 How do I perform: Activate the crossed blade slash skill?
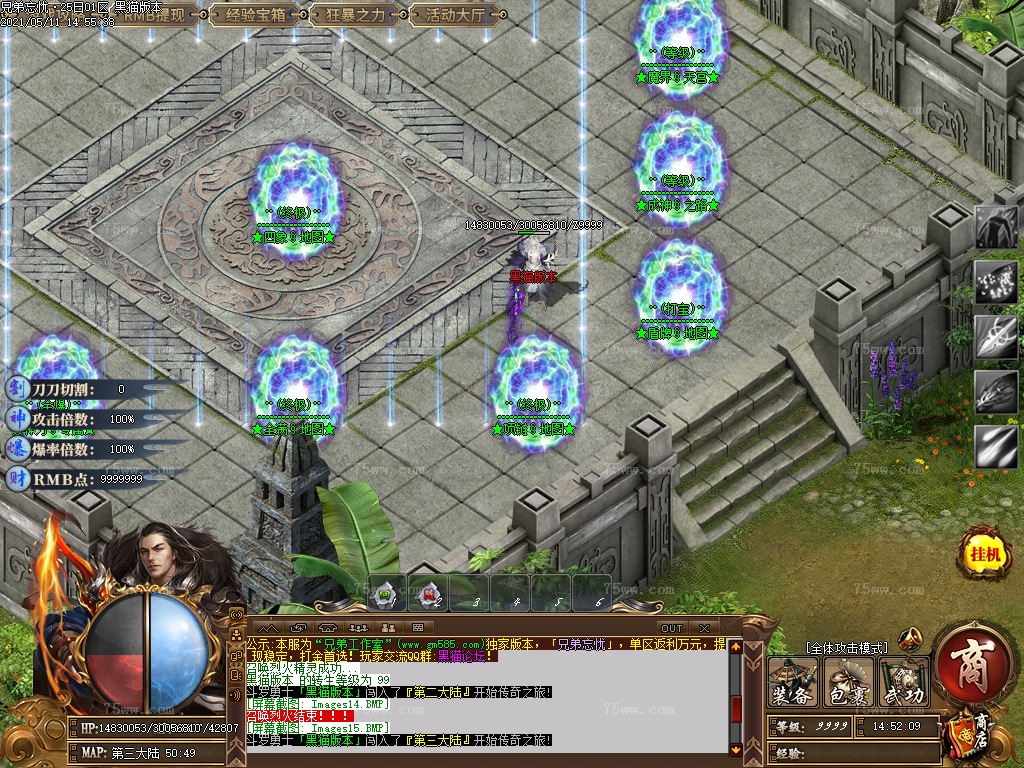(x=997, y=338)
